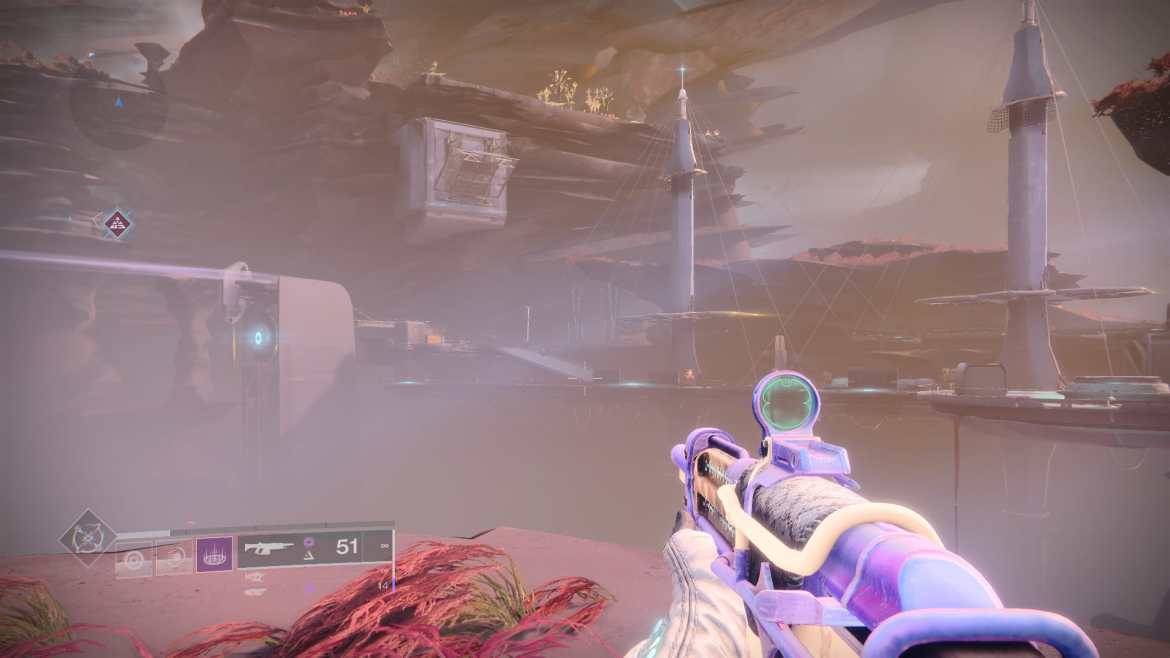The height and width of the screenshot is (658, 1170).
Task: Select the equipped rifle weapon icon
Action: (268, 547)
